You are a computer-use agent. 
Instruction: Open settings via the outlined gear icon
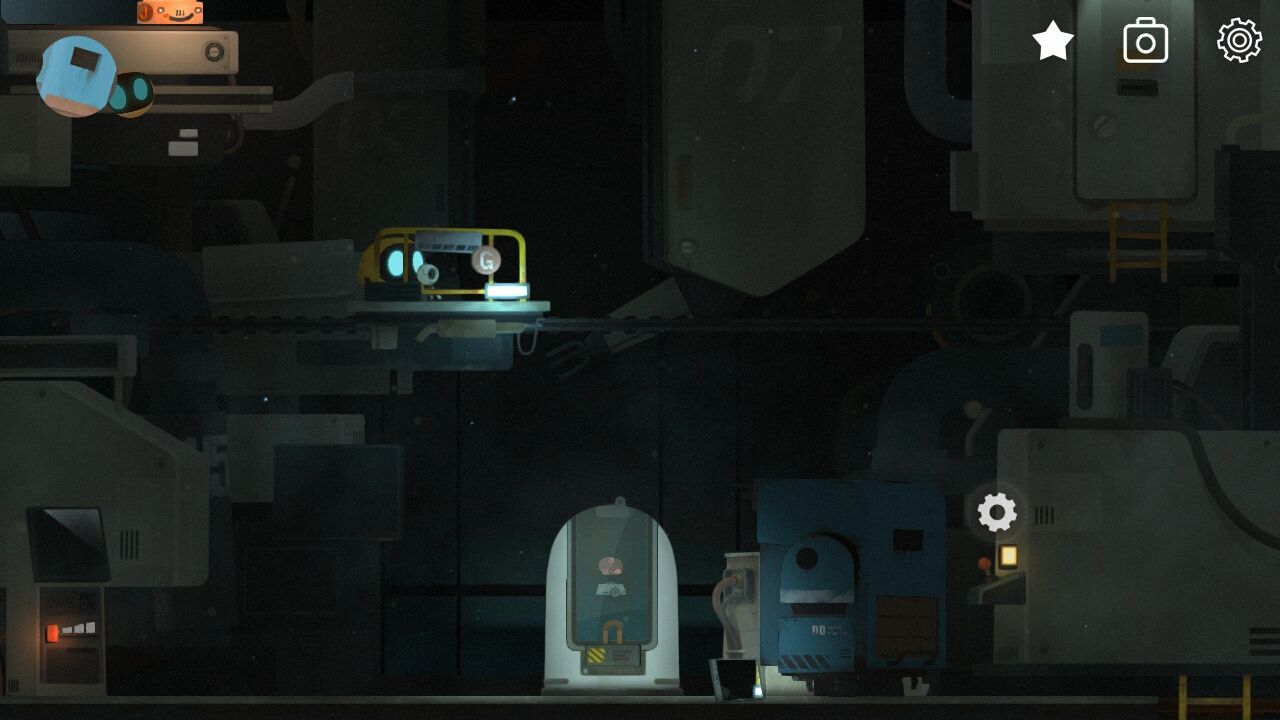tap(1239, 41)
